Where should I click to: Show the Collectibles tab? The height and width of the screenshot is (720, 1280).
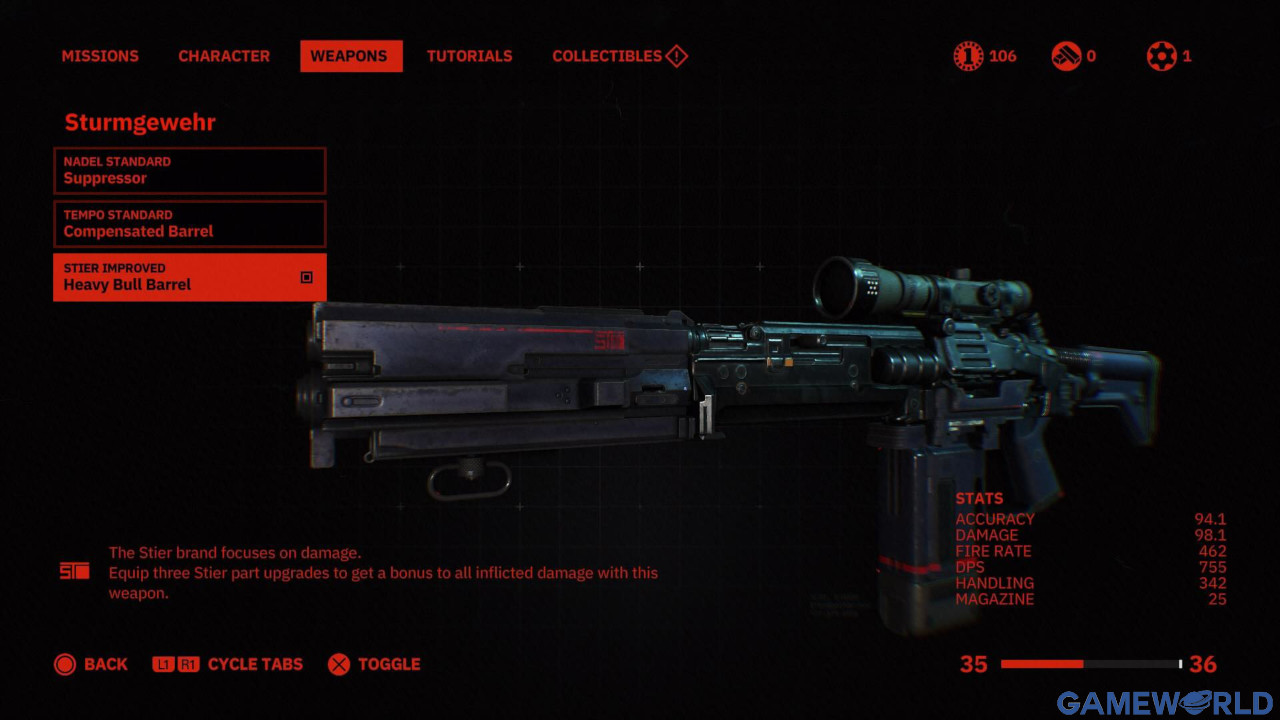tap(618, 56)
